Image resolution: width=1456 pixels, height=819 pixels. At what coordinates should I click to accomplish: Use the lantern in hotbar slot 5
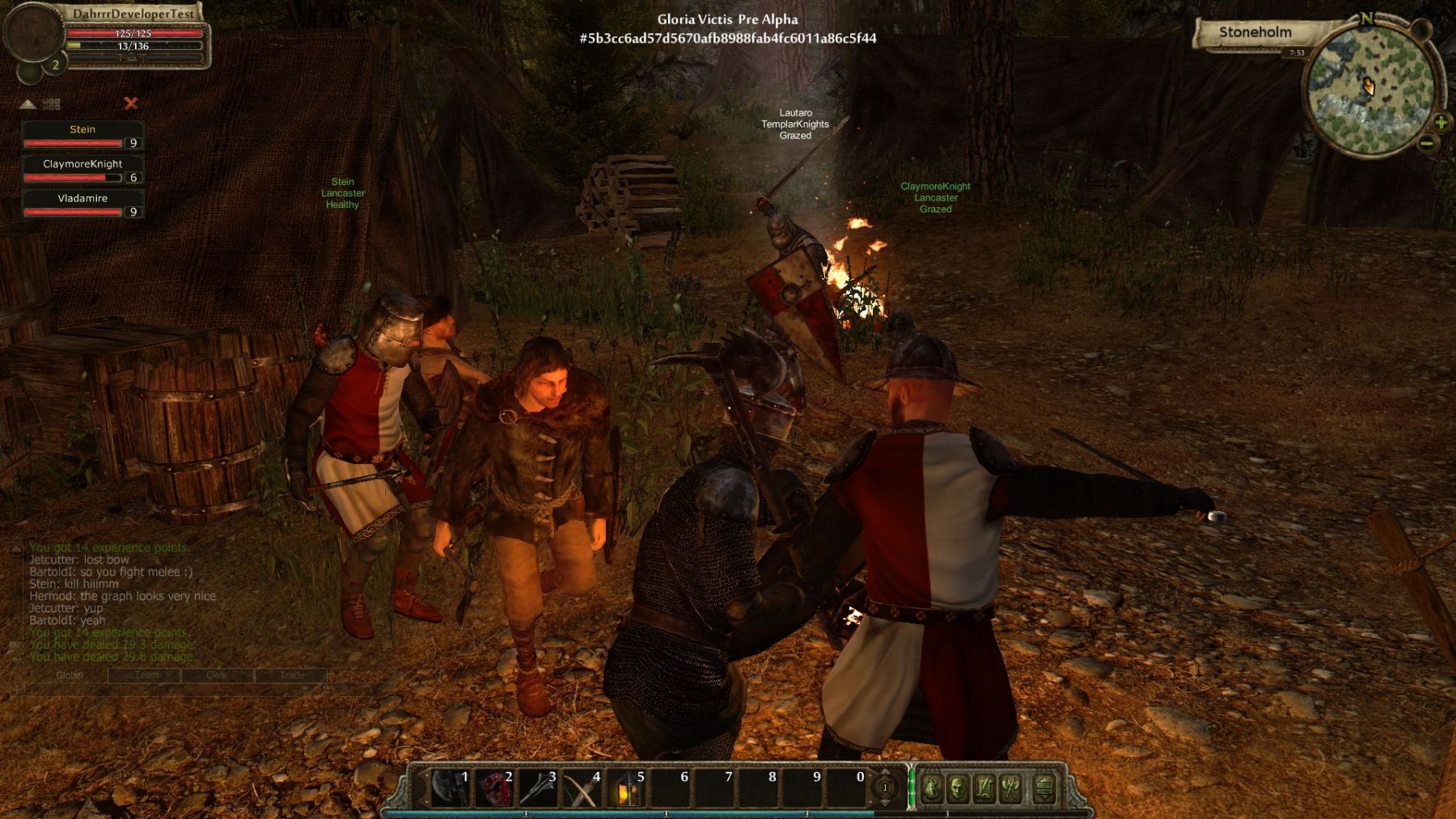pyautogui.click(x=627, y=788)
